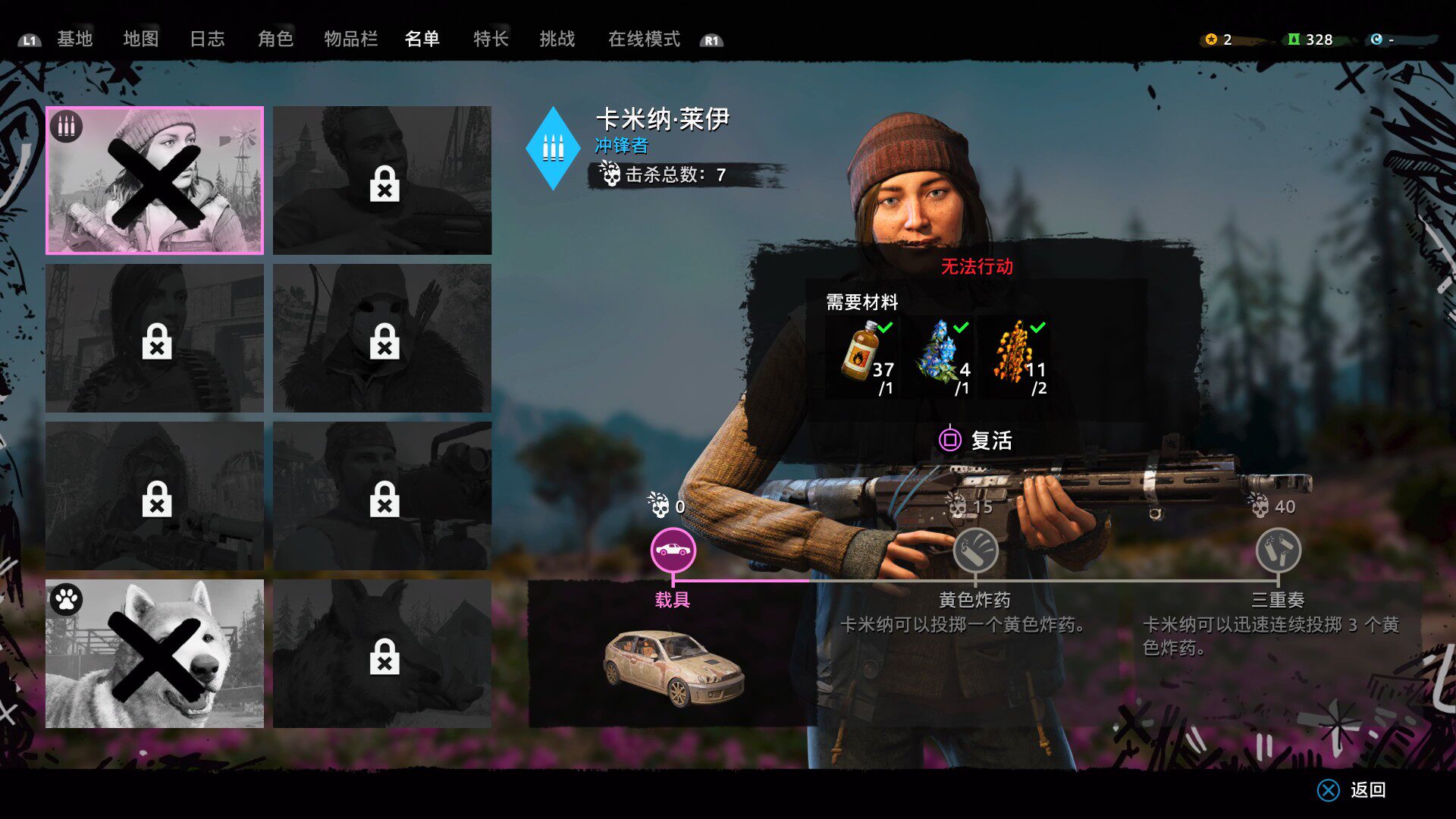Open the 特长 tab
The width and height of the screenshot is (1456, 819).
(491, 39)
